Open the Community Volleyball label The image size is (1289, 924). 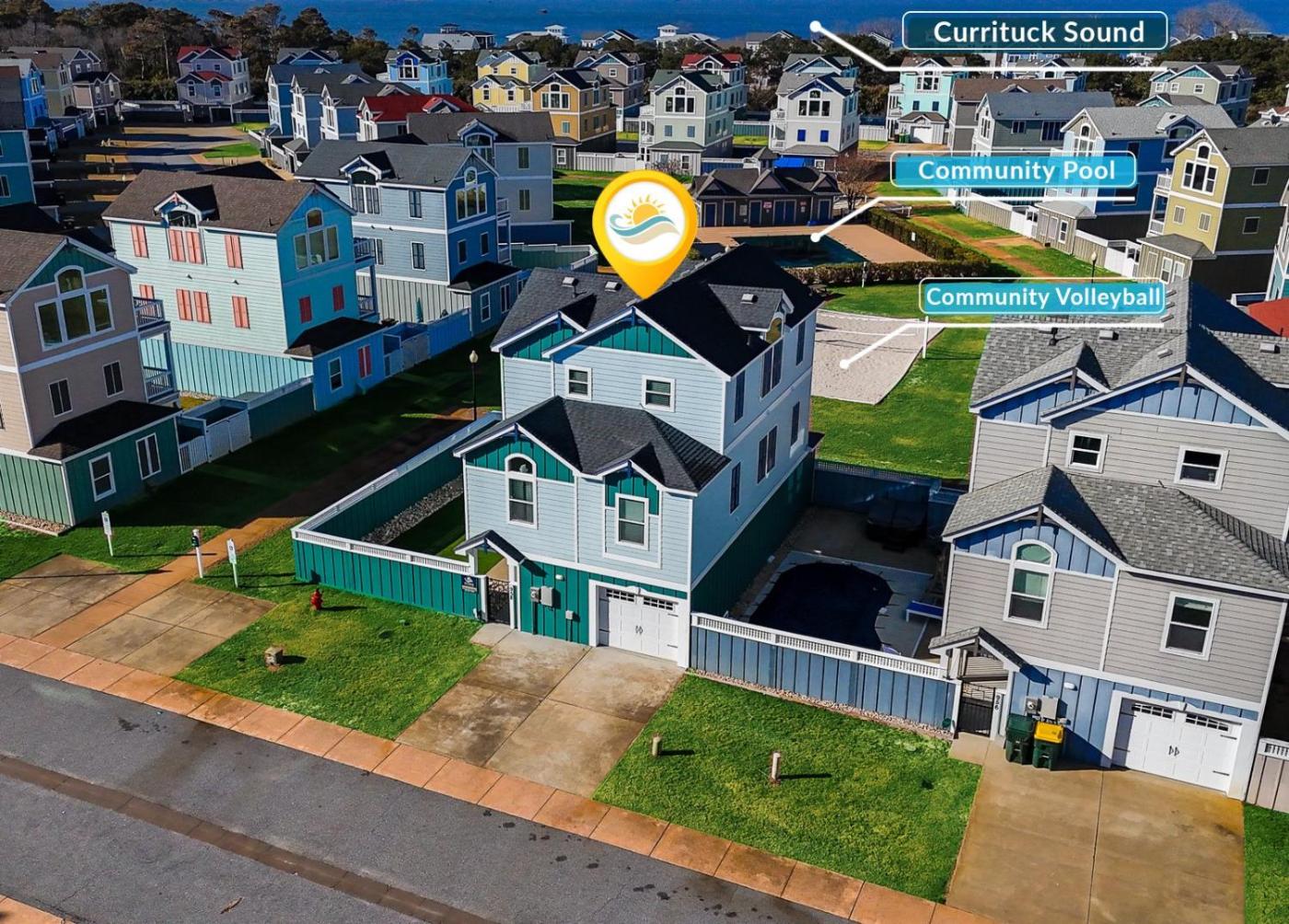coord(1042,297)
